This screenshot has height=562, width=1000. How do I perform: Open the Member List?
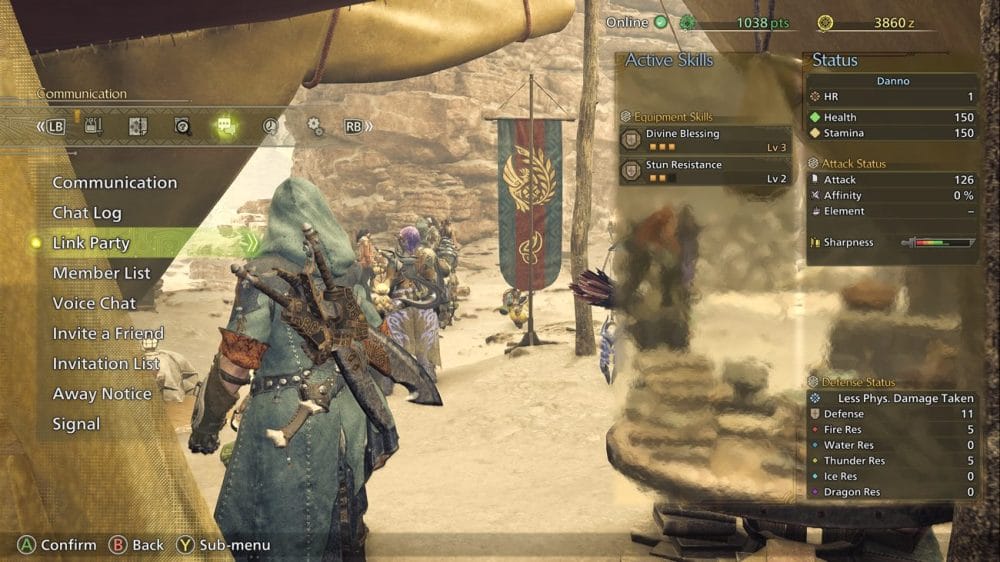(101, 273)
